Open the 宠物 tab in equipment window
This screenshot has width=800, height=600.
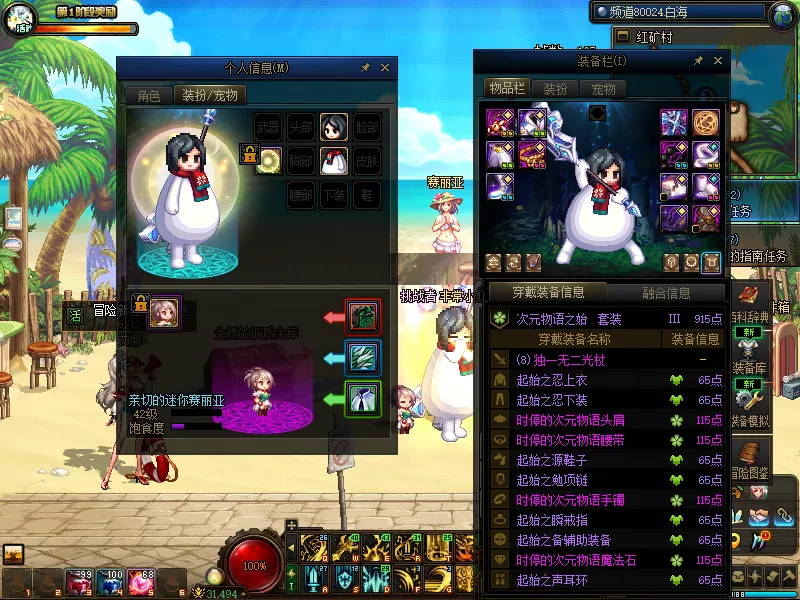pyautogui.click(x=604, y=88)
